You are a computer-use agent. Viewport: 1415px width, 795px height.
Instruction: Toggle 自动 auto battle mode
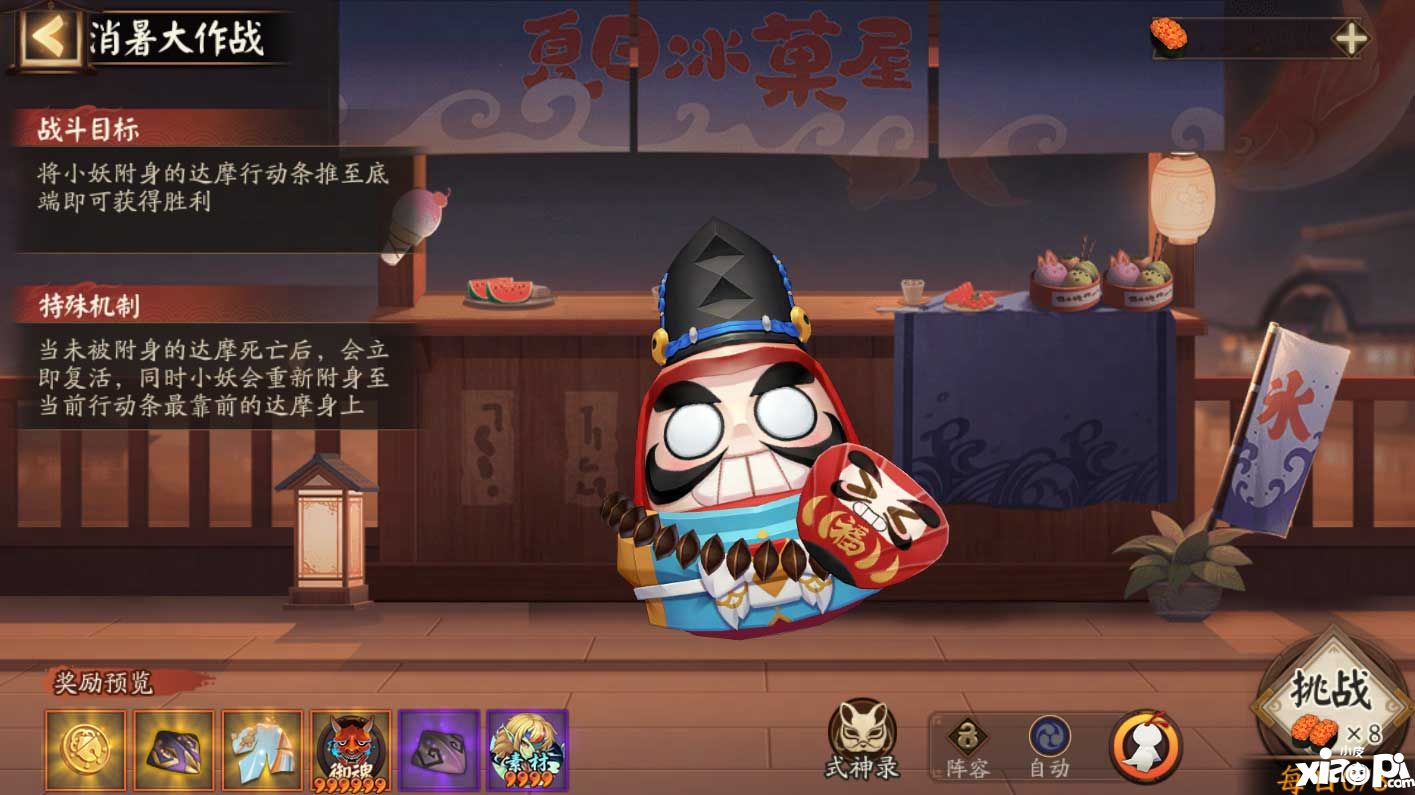pos(1050,747)
